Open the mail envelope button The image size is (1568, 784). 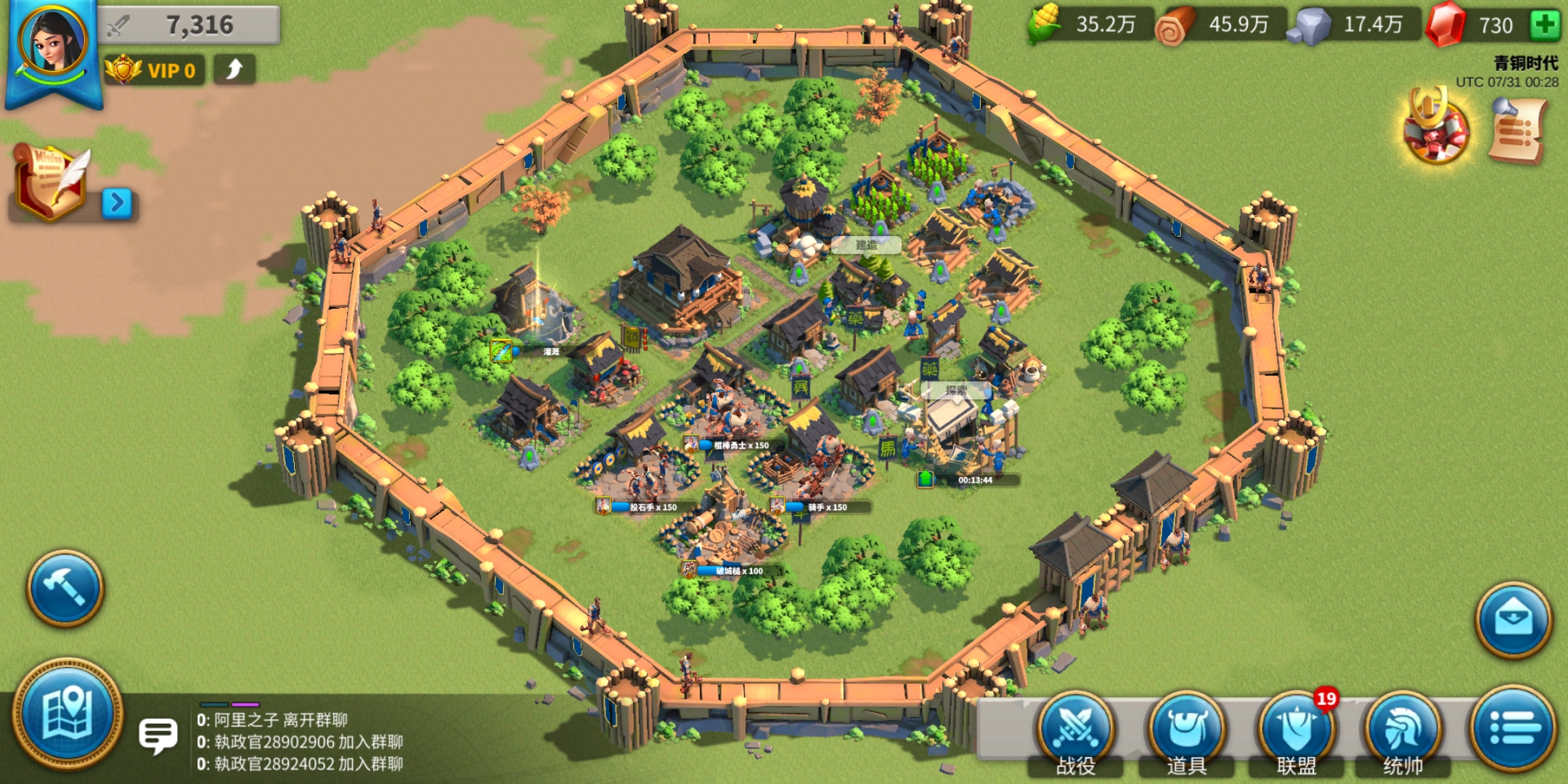[x=1514, y=620]
